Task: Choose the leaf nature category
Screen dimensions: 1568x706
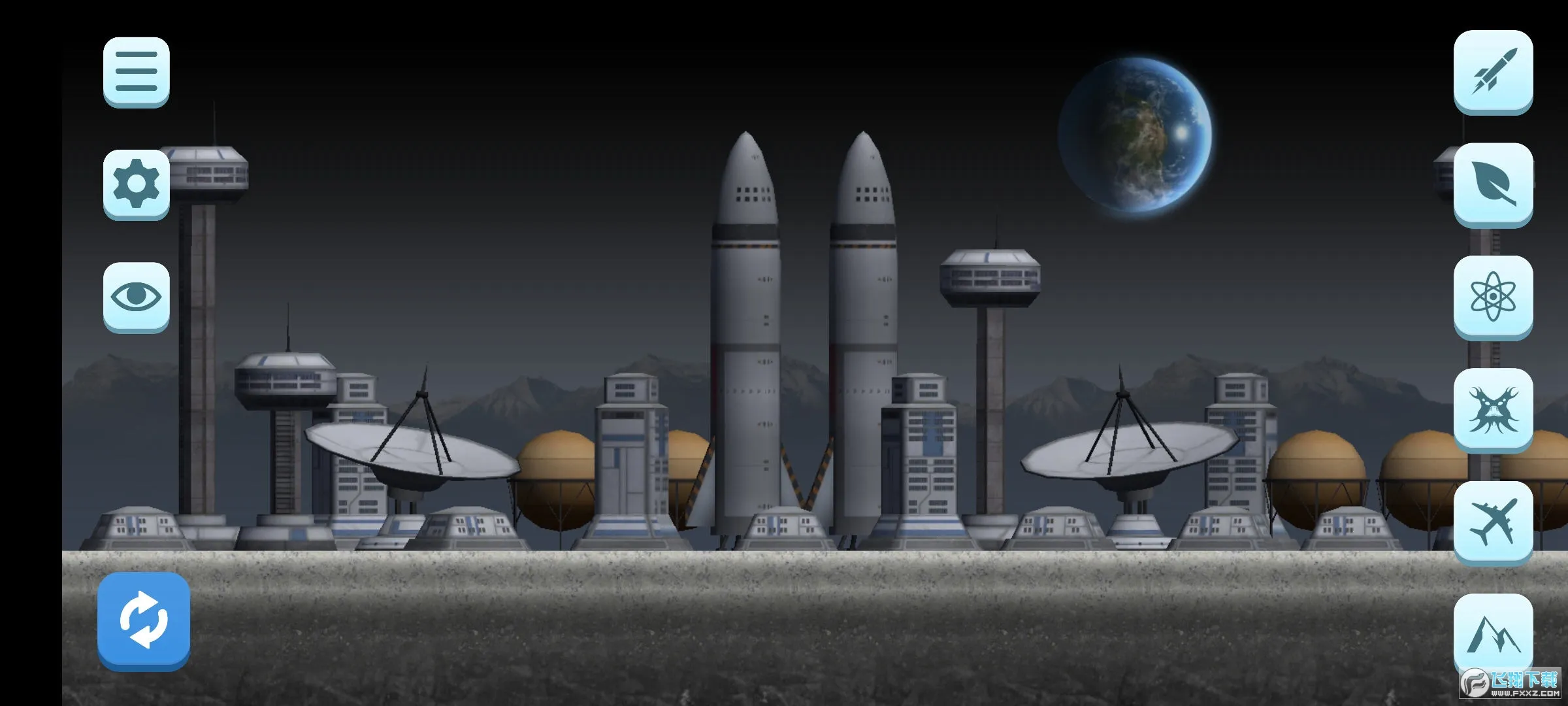Action: tap(1493, 184)
